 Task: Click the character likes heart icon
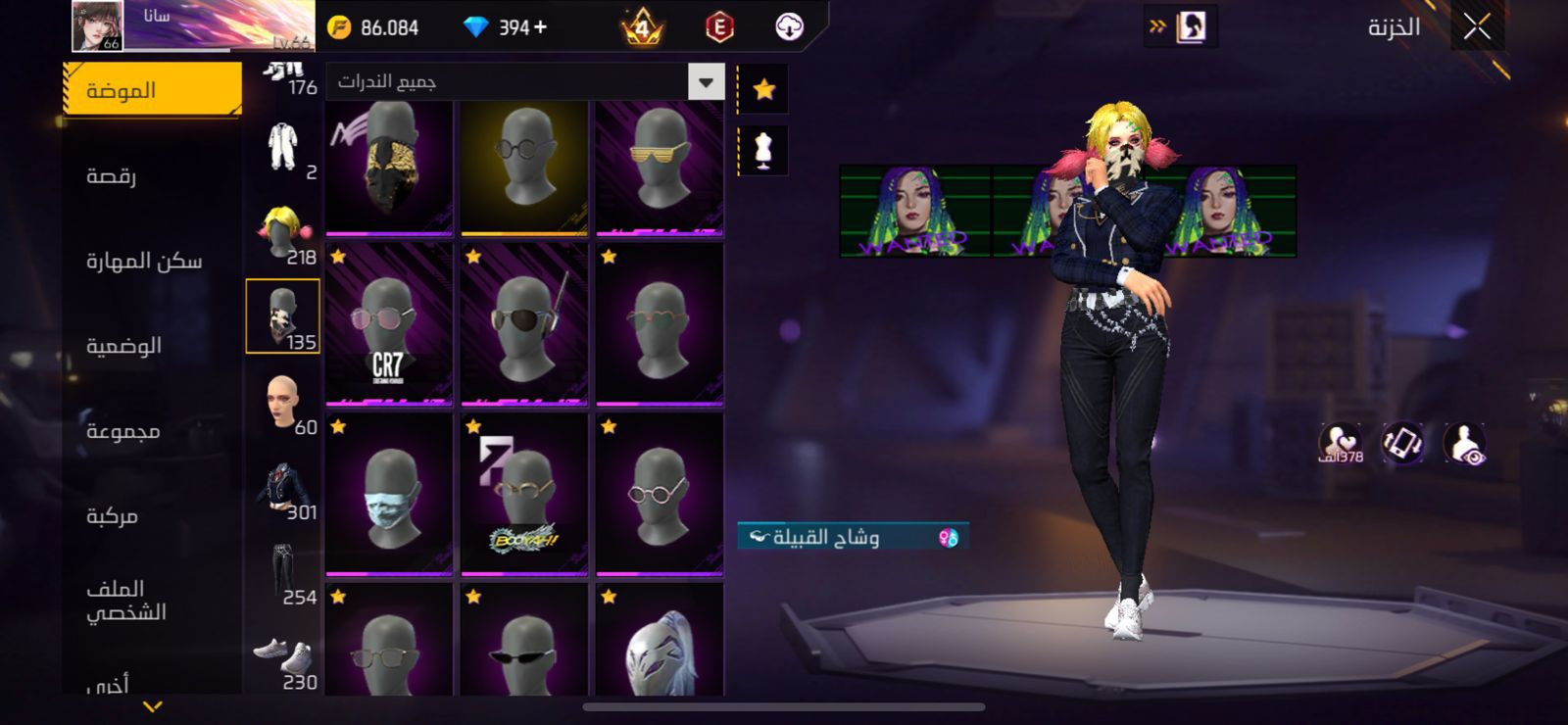coord(1340,443)
